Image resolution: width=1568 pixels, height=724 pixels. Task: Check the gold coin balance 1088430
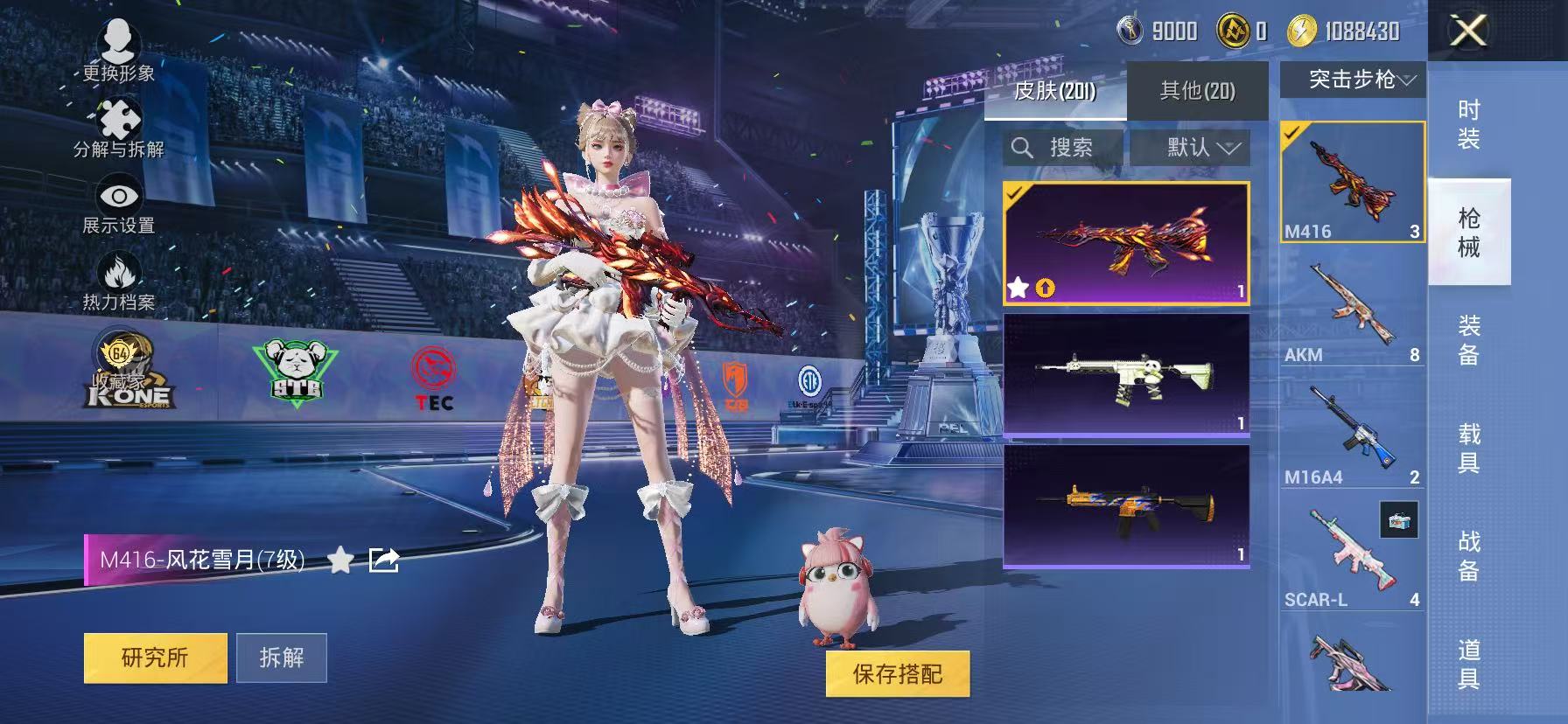[1347, 31]
